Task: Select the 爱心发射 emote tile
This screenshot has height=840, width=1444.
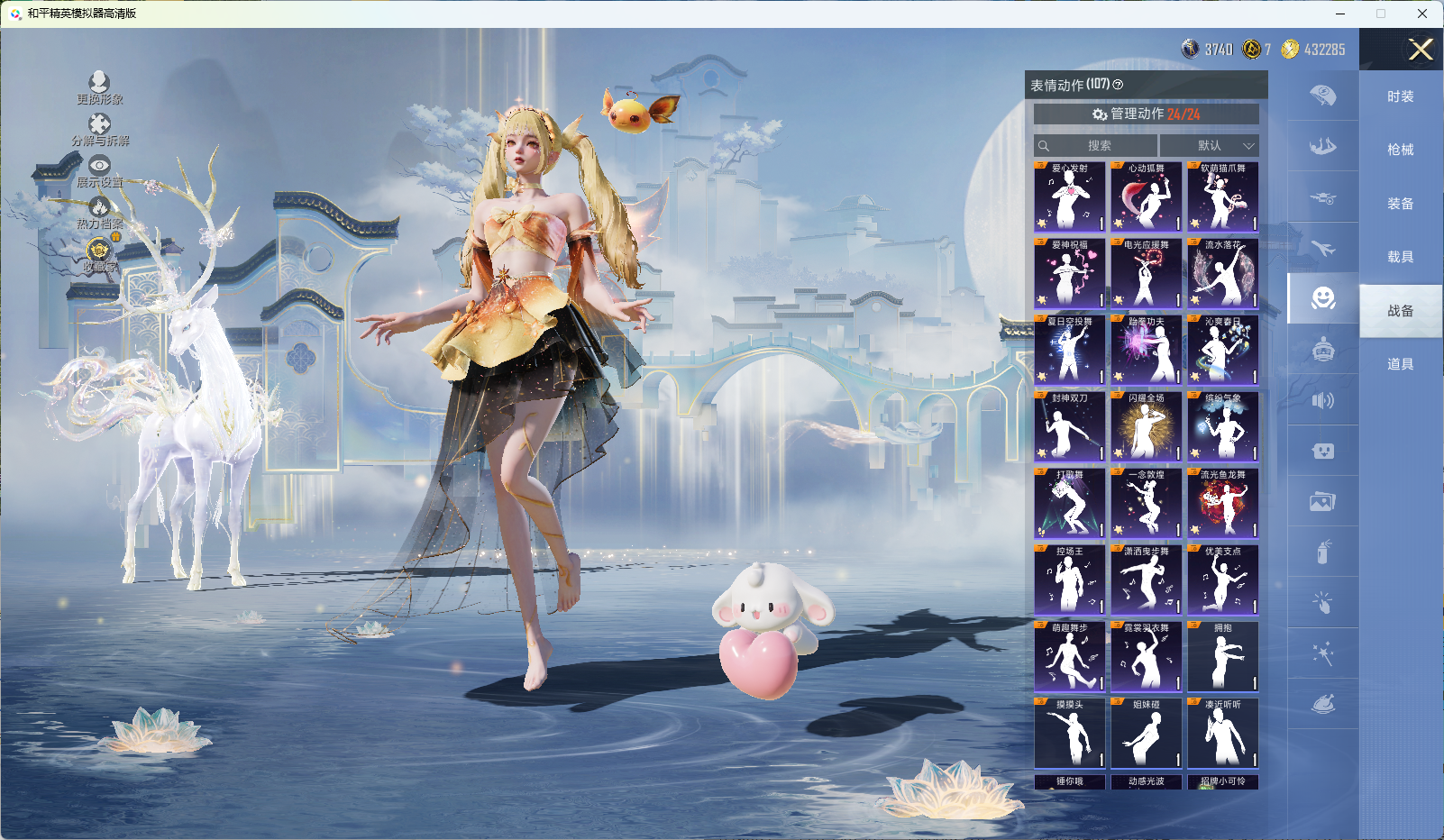Action: 1070,197
